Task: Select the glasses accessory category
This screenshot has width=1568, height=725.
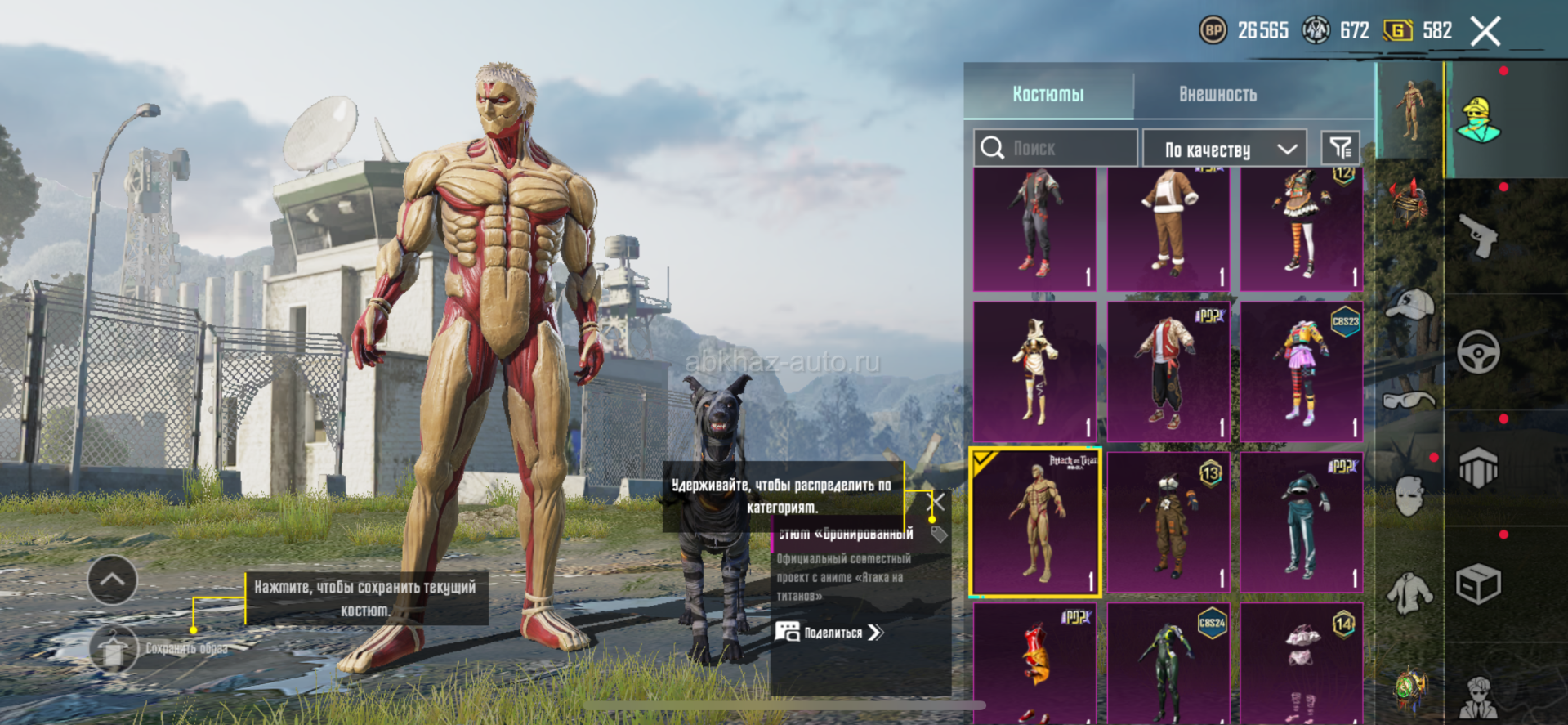Action: pos(1410,400)
